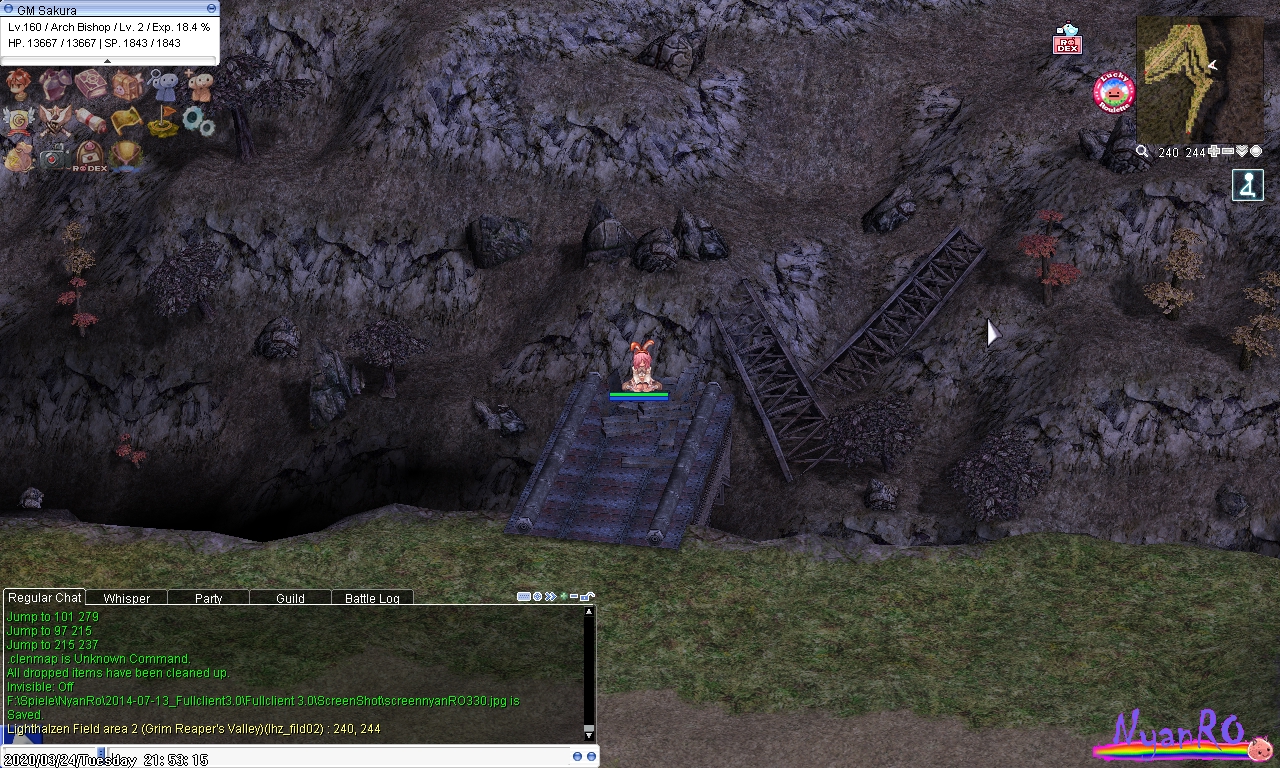Show the Battle Log tab
The height and width of the screenshot is (768, 1280).
coord(372,598)
